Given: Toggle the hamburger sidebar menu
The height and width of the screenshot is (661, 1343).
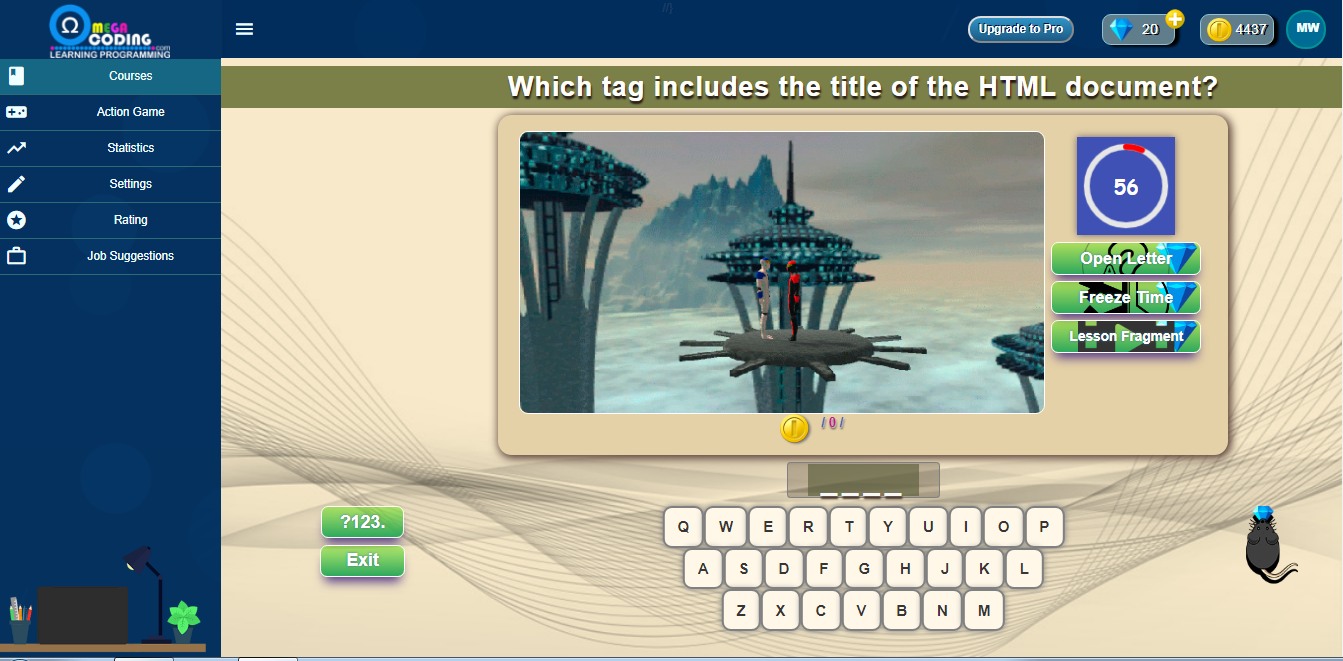Looking at the screenshot, I should tap(244, 29).
